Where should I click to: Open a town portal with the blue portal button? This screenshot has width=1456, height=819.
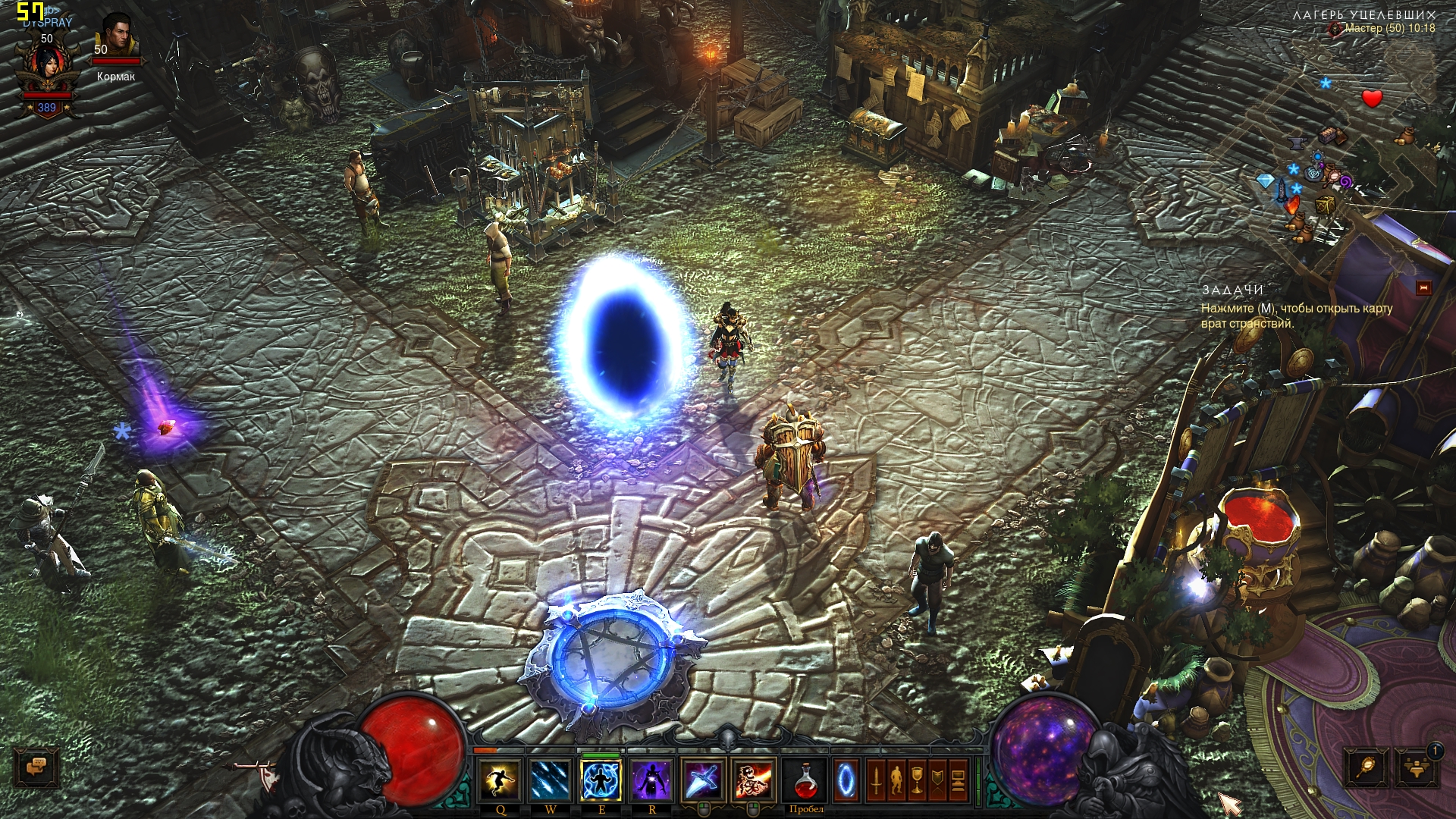tap(846, 780)
